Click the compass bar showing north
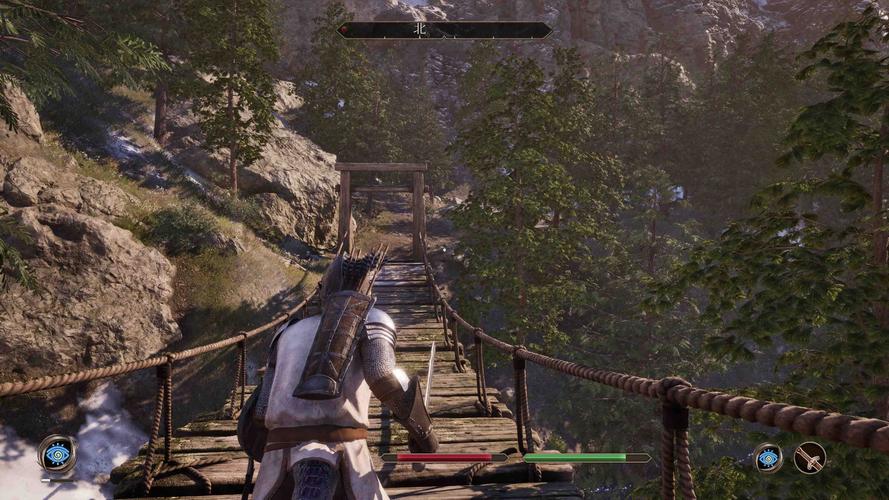889x500 pixels. click(444, 30)
